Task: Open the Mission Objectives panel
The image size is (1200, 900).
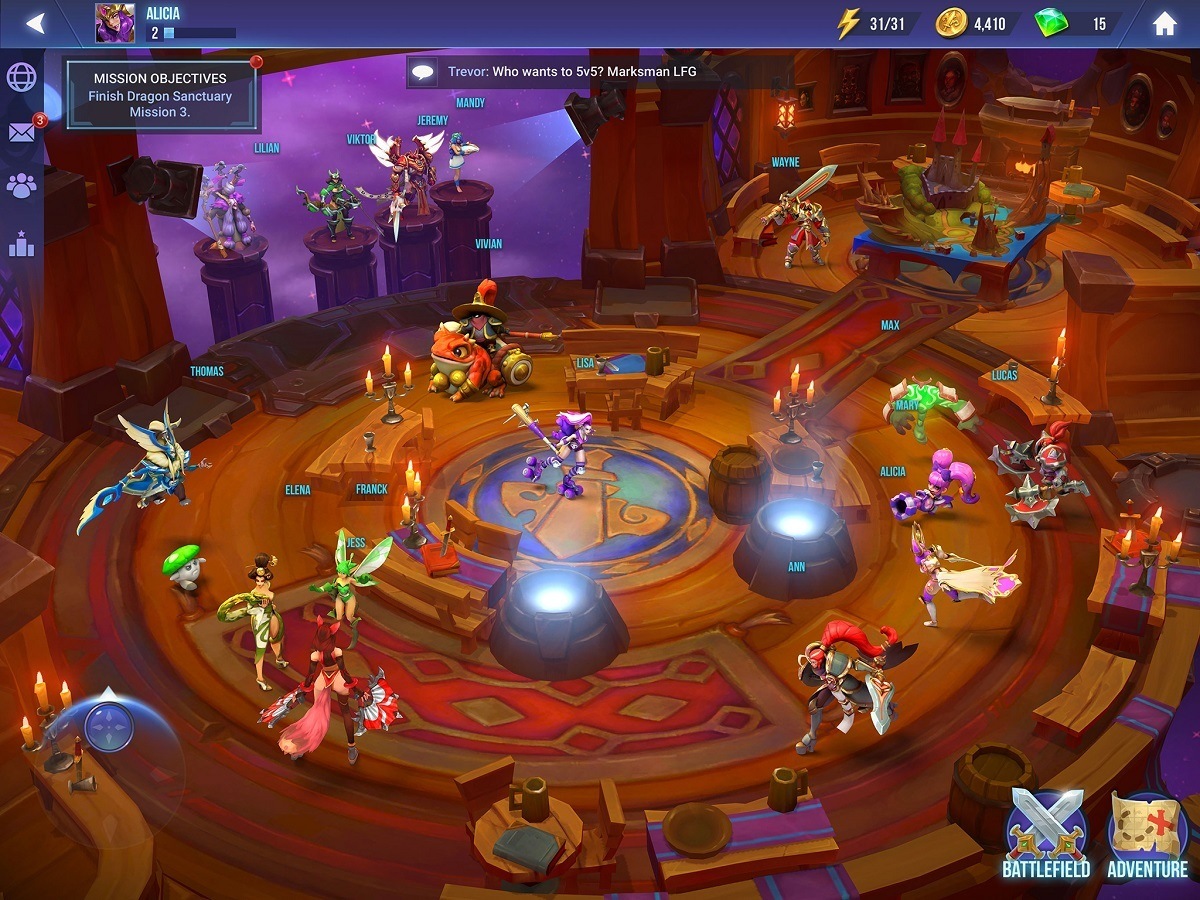Action: (160, 96)
